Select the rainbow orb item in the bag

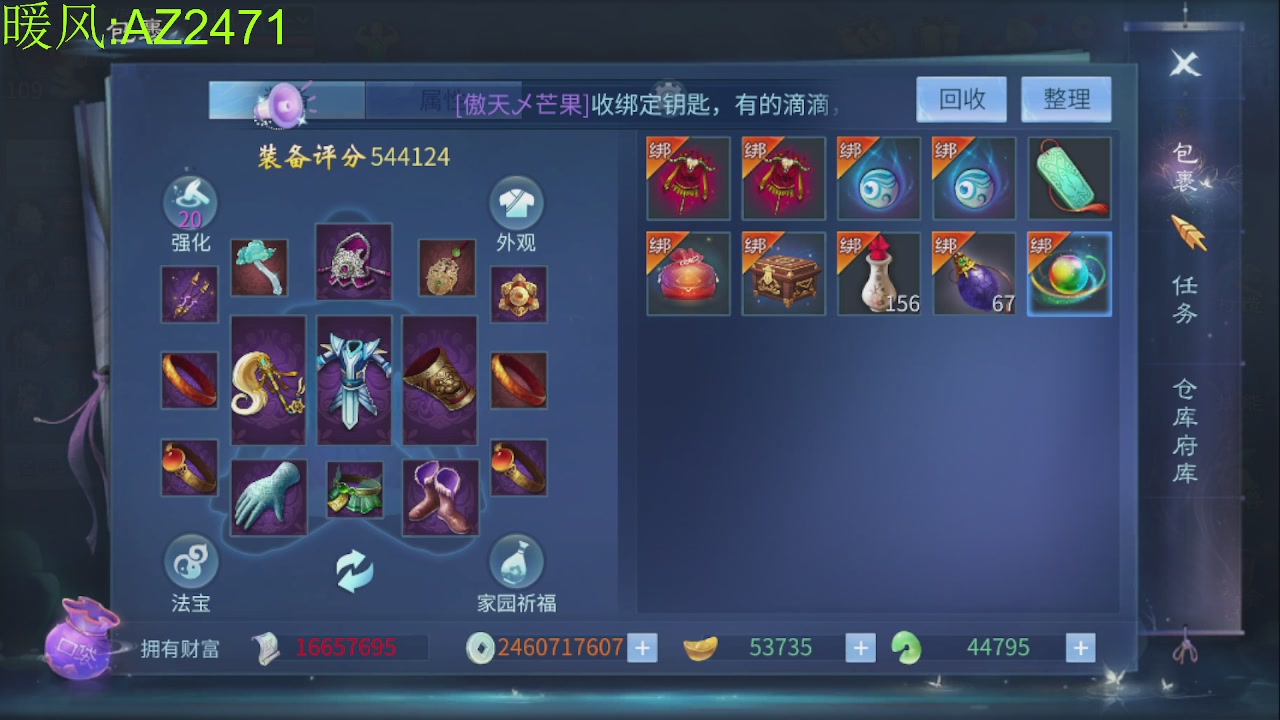click(x=1069, y=273)
